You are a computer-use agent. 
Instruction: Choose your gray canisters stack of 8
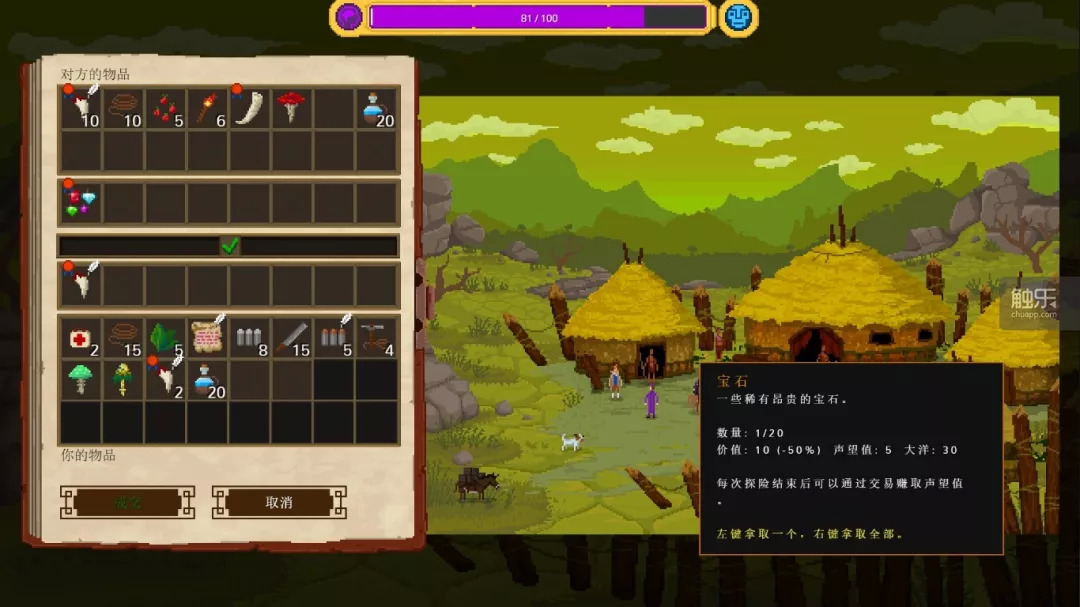pyautogui.click(x=249, y=338)
